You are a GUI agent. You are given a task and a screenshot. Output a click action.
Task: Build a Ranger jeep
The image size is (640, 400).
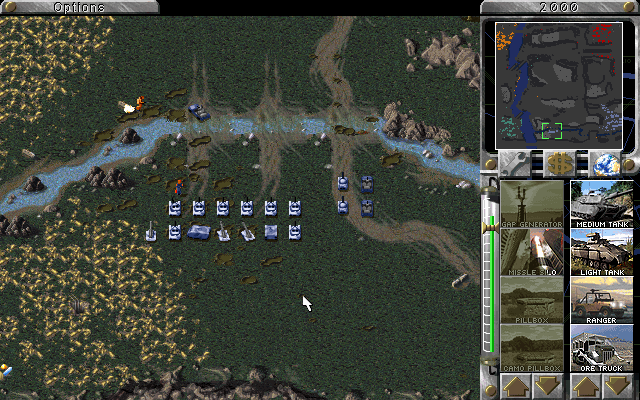(602, 300)
